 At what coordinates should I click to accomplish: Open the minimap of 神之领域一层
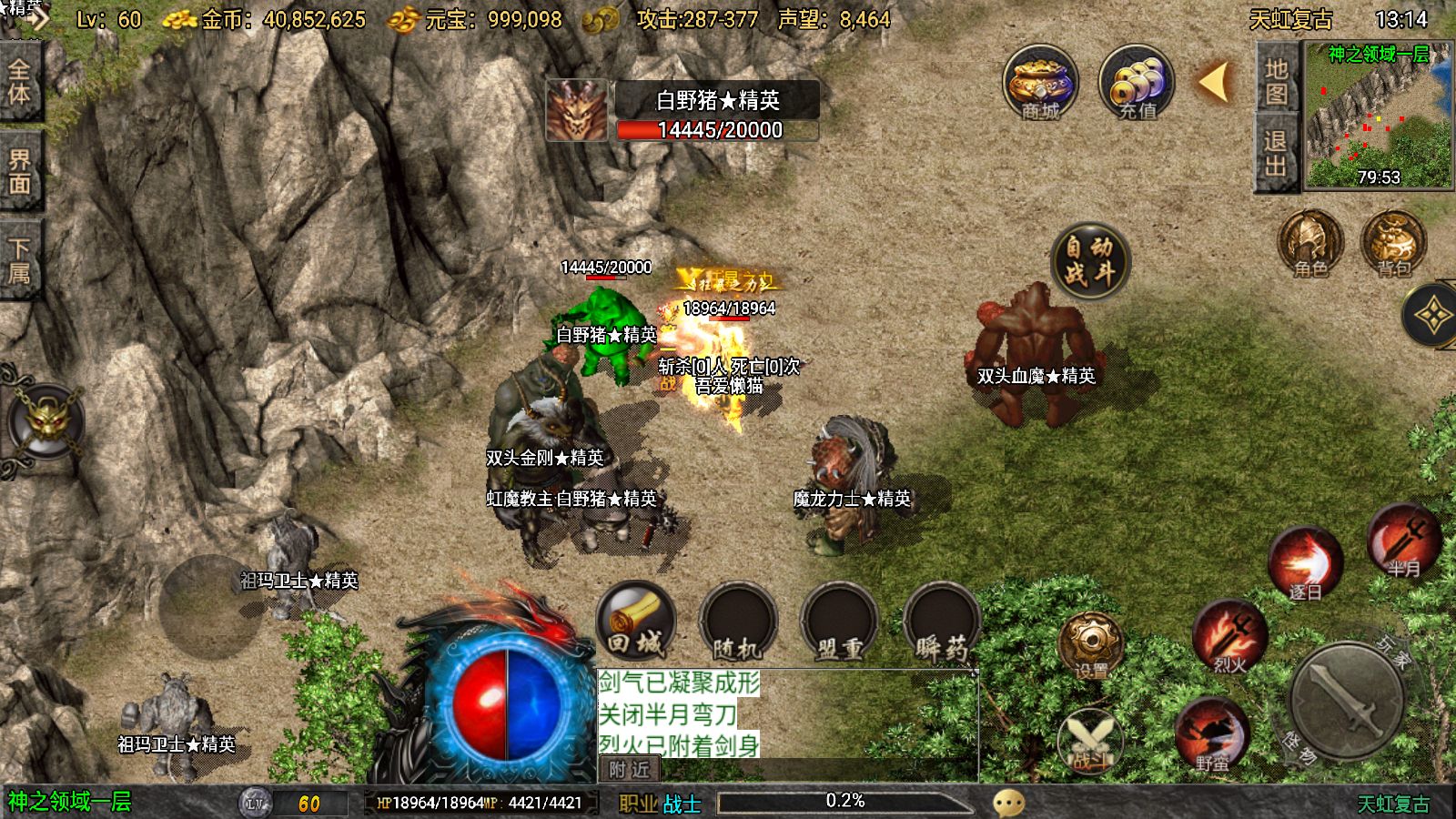tap(1379, 116)
